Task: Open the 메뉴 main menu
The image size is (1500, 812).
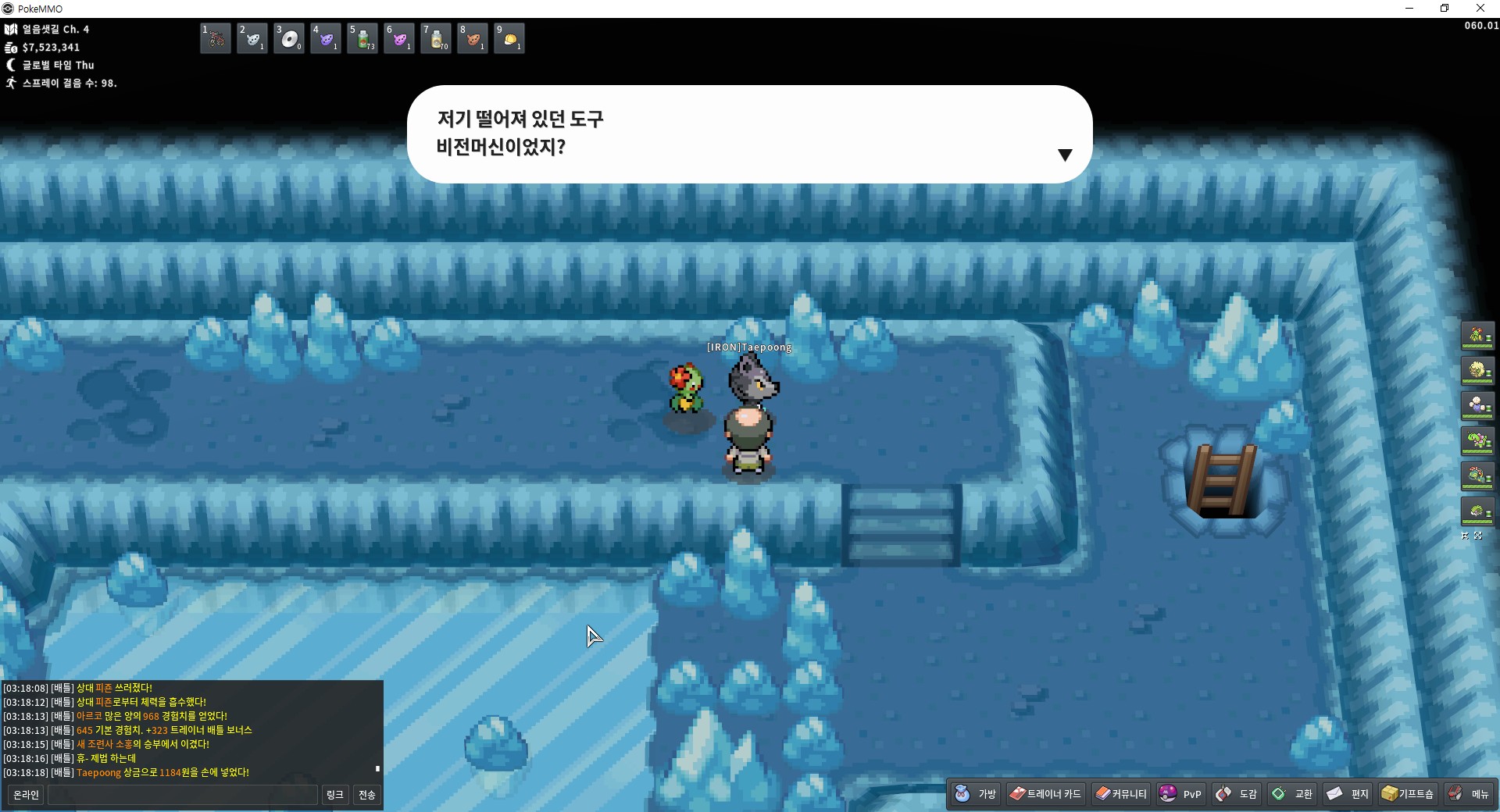Action: tap(1469, 794)
